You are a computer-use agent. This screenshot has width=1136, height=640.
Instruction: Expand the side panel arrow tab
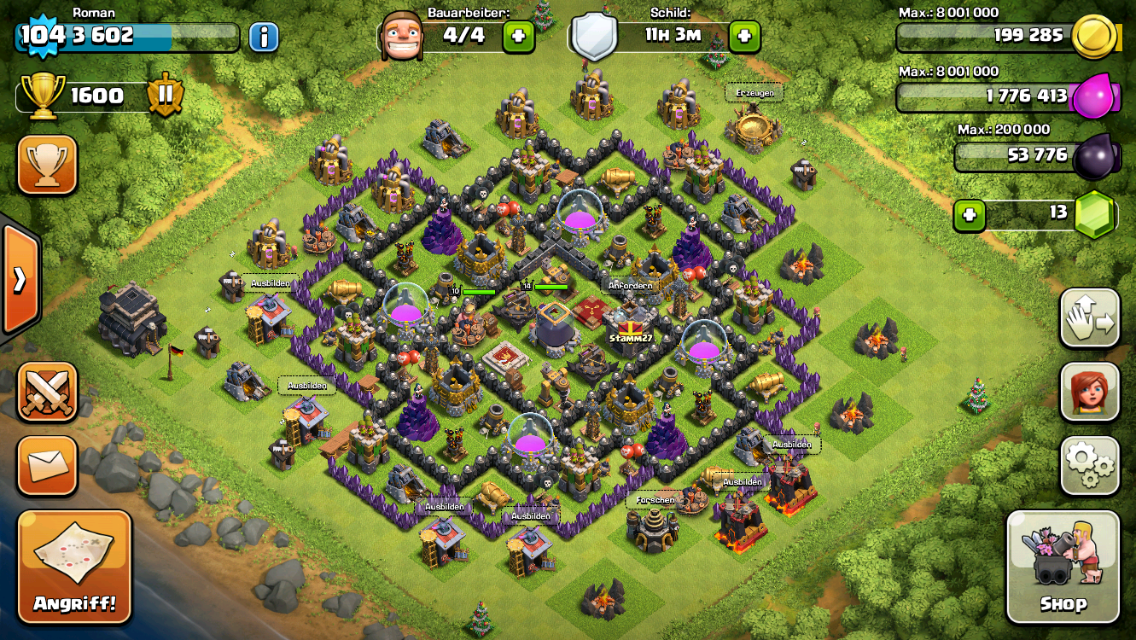[x=19, y=279]
